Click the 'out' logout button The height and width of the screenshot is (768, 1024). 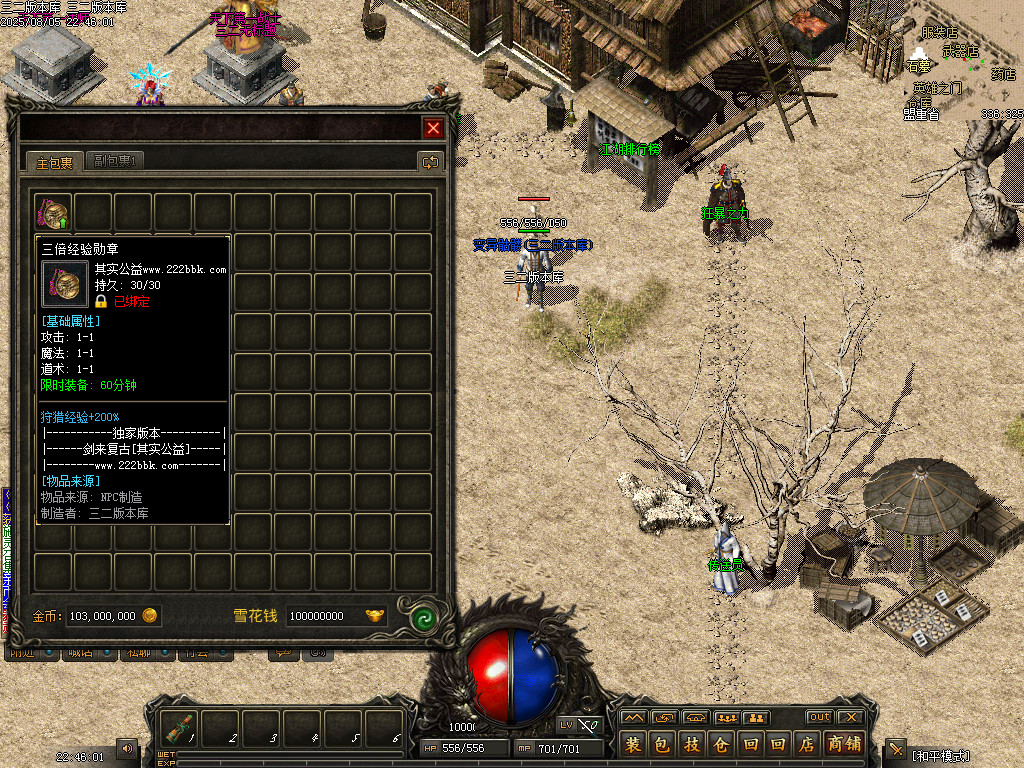point(819,717)
